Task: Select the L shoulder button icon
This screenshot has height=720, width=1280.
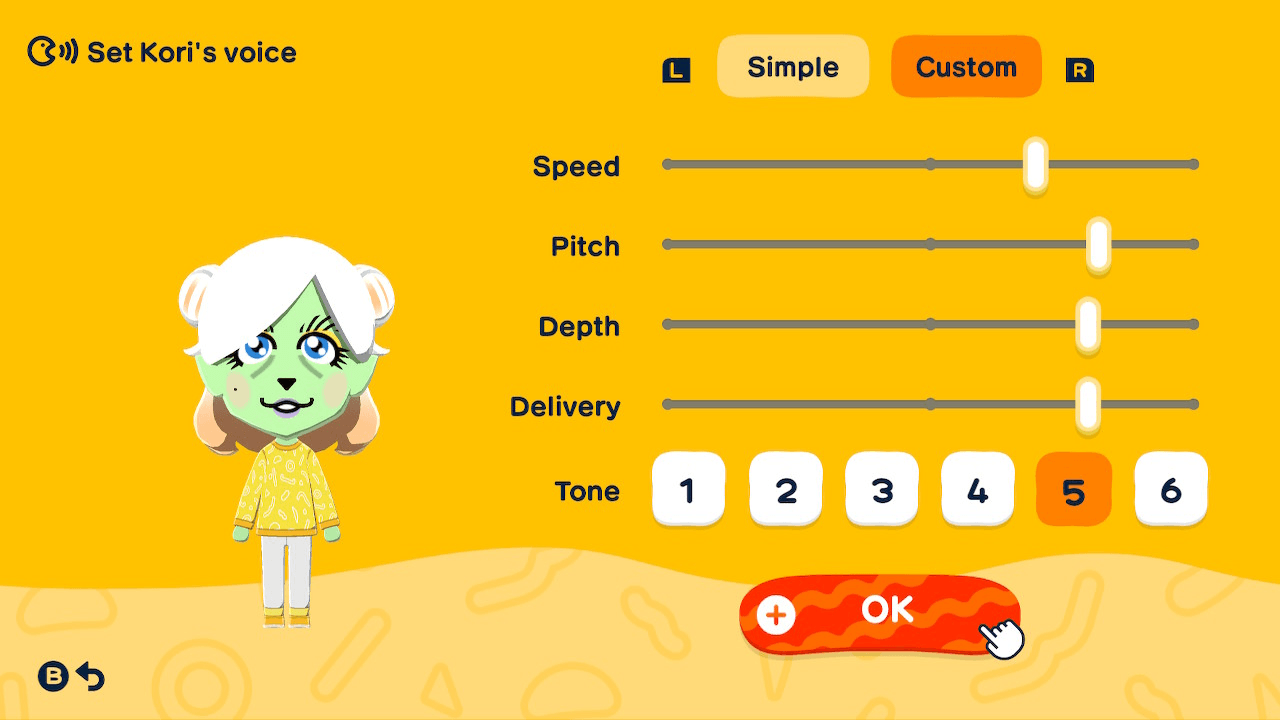Action: click(x=676, y=69)
